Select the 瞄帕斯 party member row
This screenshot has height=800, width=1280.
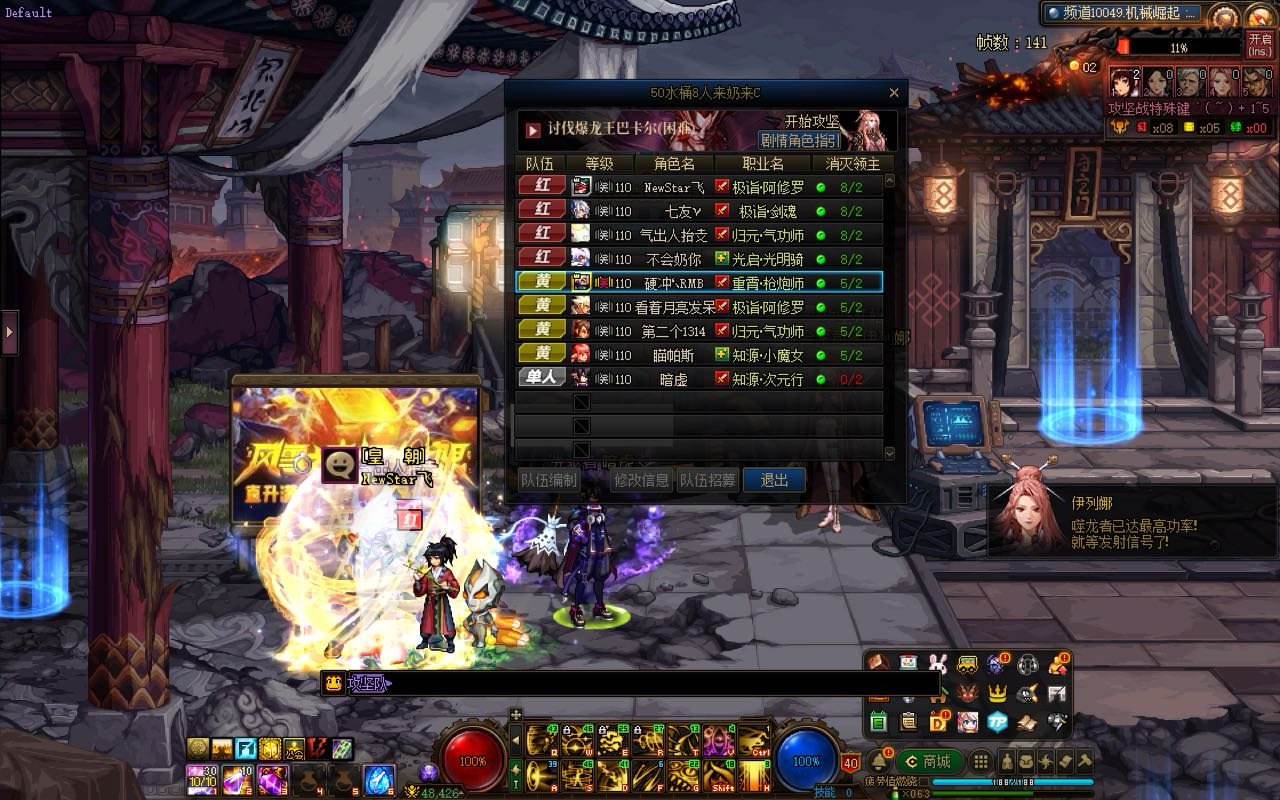click(x=698, y=355)
